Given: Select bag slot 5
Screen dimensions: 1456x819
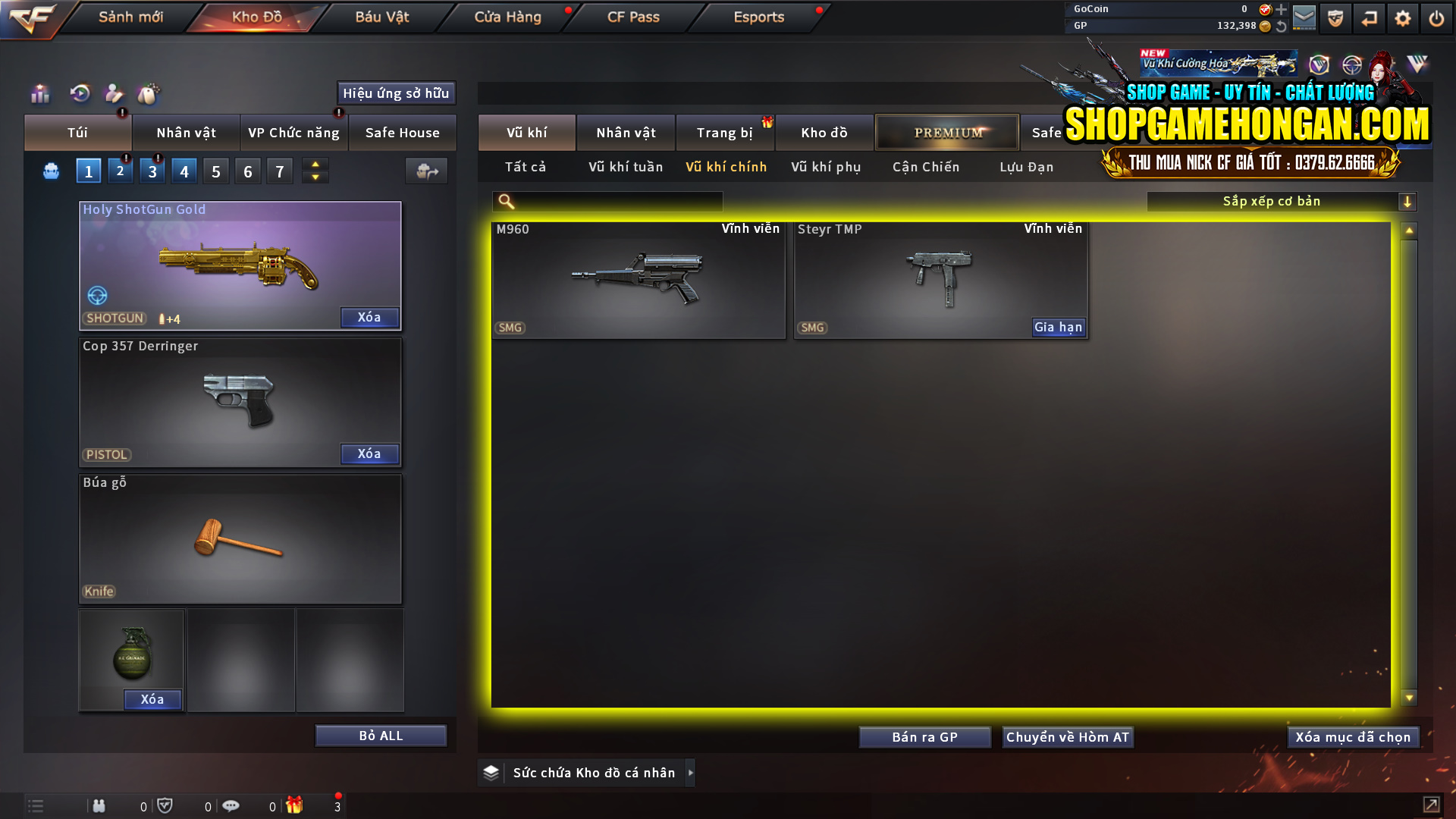Looking at the screenshot, I should coord(215,171).
